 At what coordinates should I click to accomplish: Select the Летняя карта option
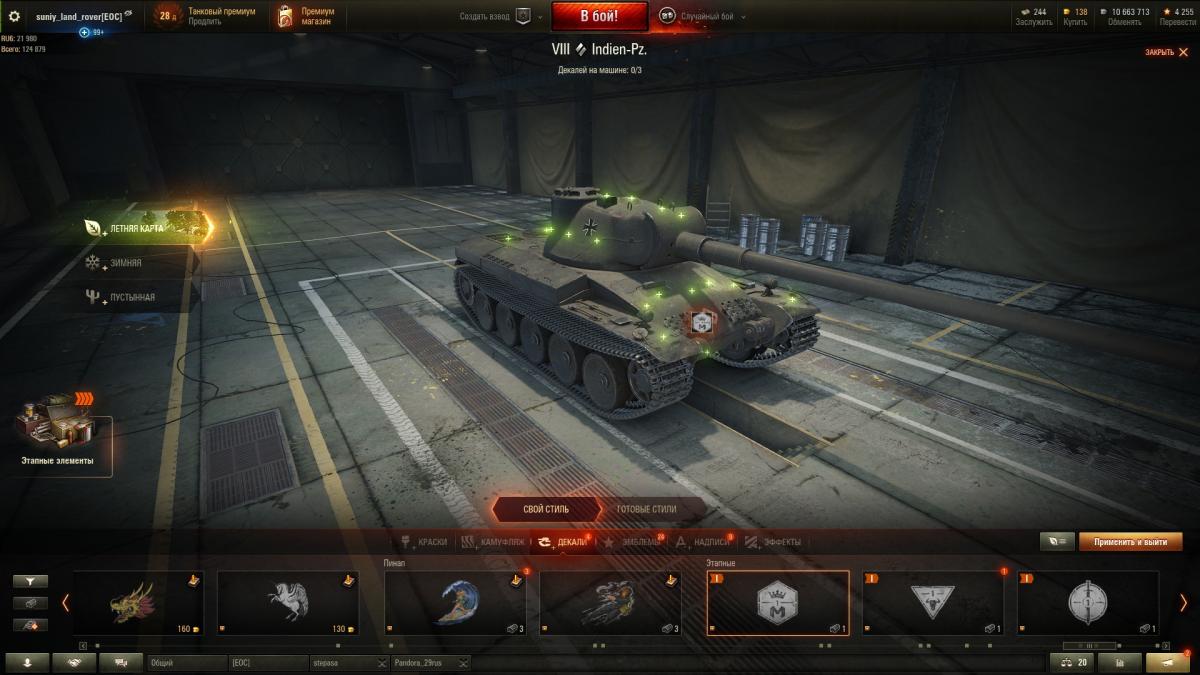pyautogui.click(x=137, y=228)
